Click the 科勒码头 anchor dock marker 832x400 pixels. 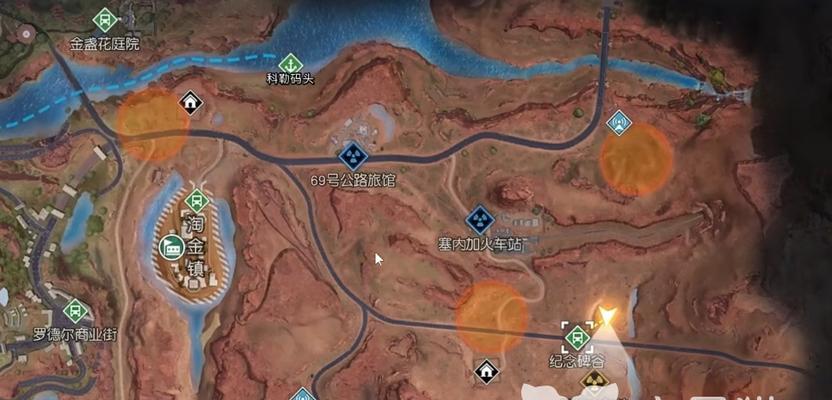pyautogui.click(x=290, y=62)
